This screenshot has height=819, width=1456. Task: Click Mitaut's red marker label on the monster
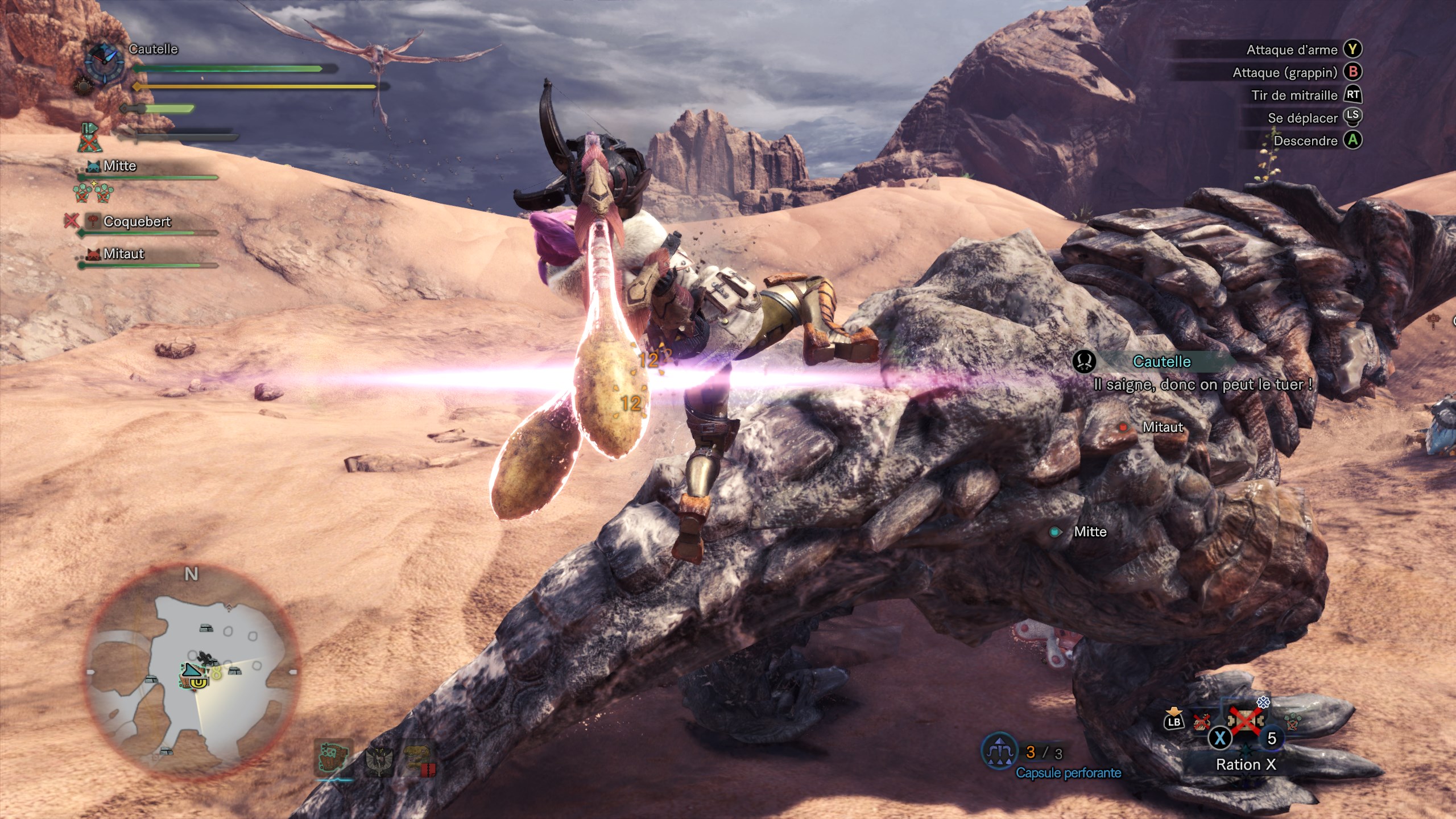(x=1162, y=427)
